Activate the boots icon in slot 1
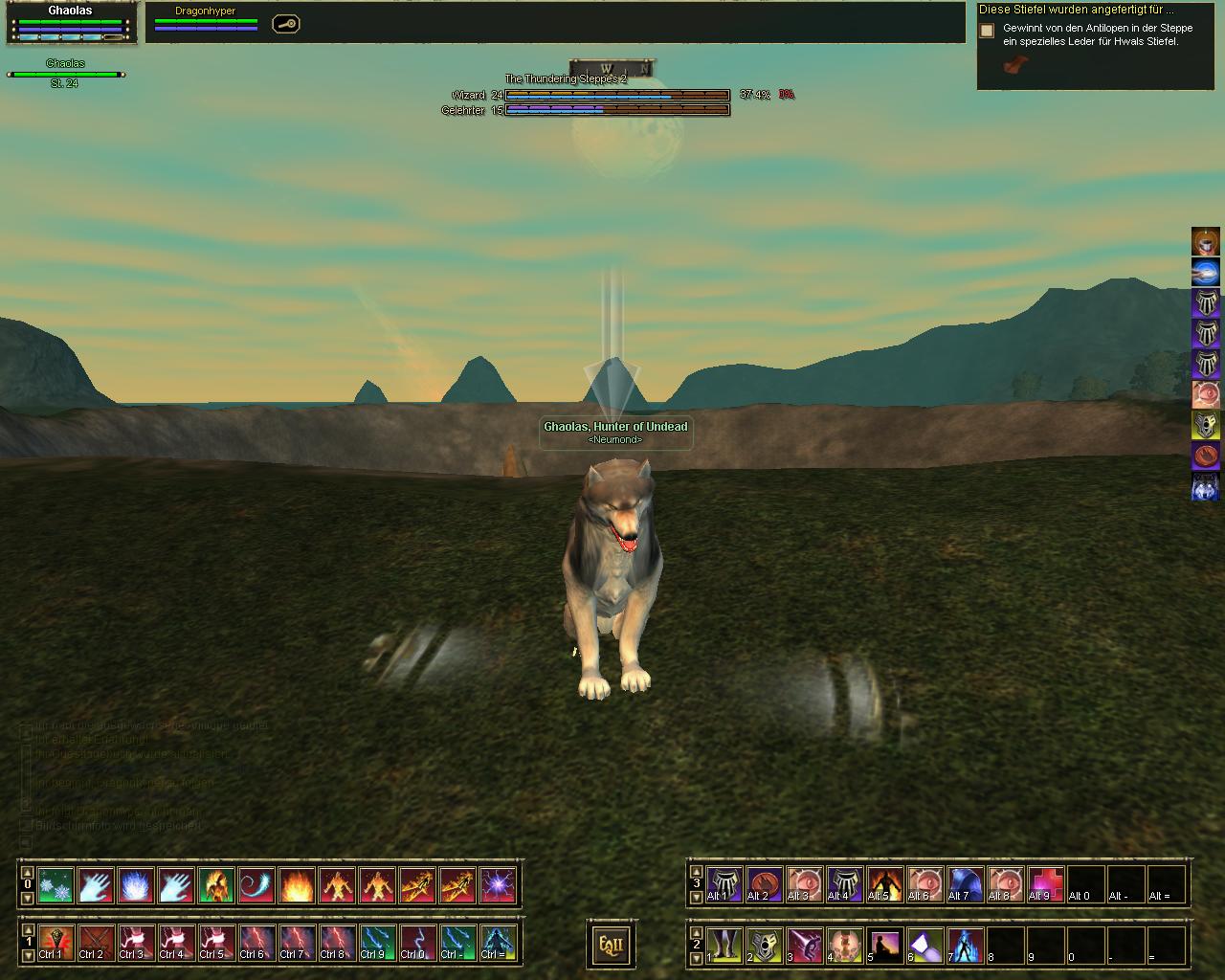 [724, 946]
